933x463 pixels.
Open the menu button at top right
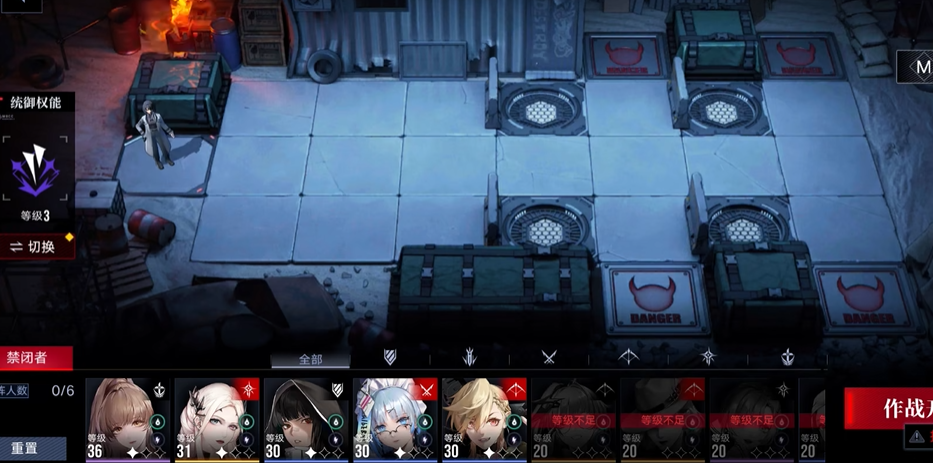tap(920, 68)
